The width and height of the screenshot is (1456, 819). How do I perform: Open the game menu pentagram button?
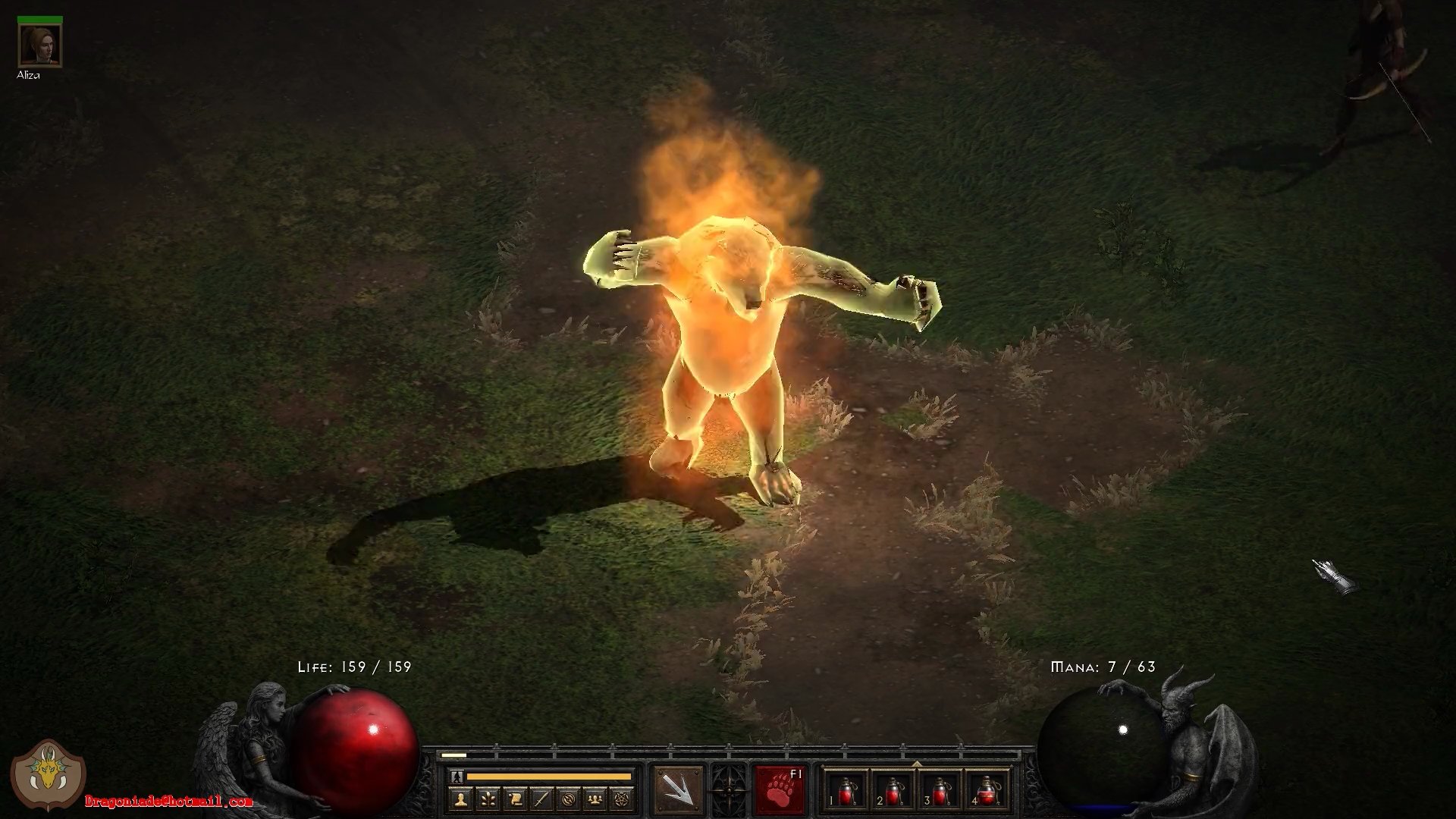coord(623,799)
